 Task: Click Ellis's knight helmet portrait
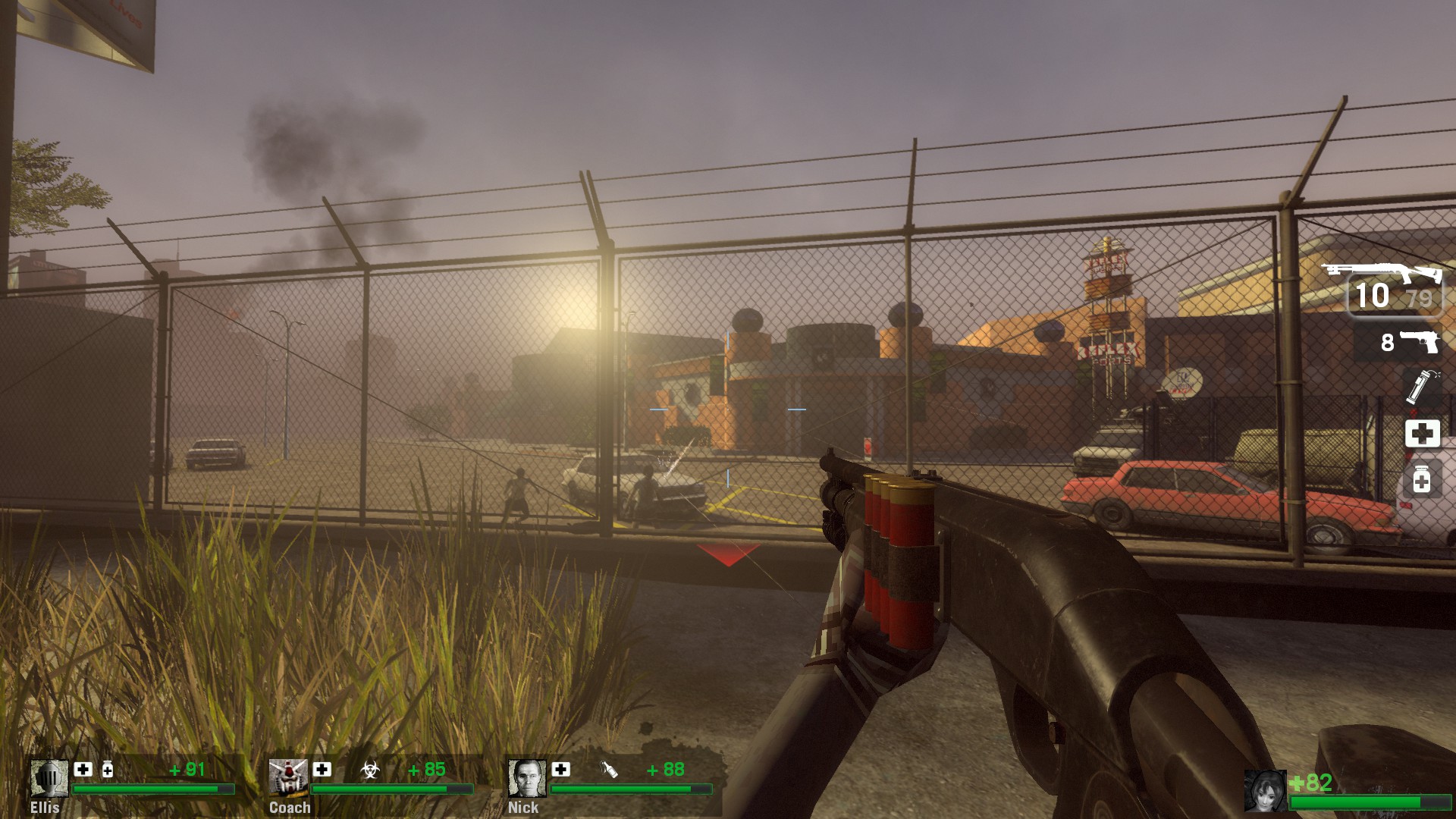[49, 778]
